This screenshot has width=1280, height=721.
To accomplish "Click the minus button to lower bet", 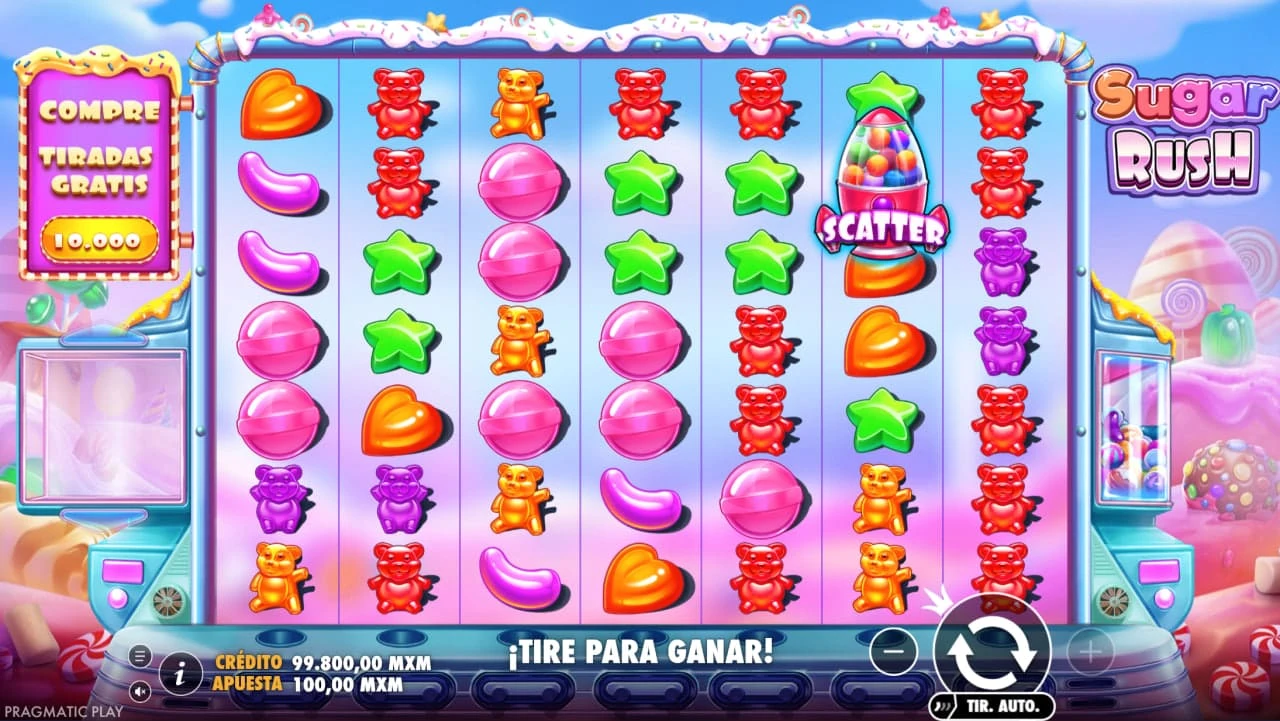I will [x=893, y=652].
